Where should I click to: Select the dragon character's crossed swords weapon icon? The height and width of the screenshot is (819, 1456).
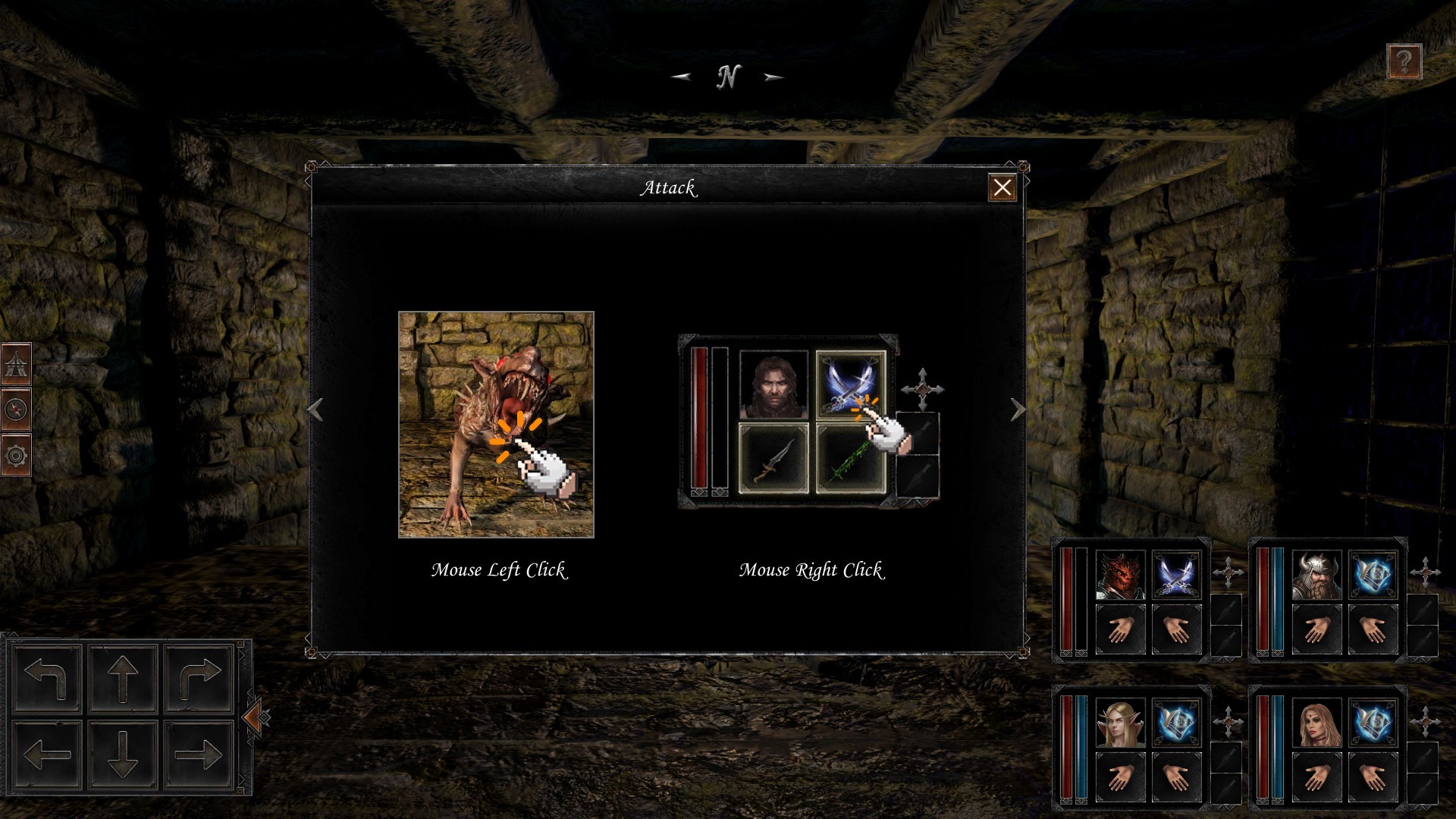pos(1178,574)
